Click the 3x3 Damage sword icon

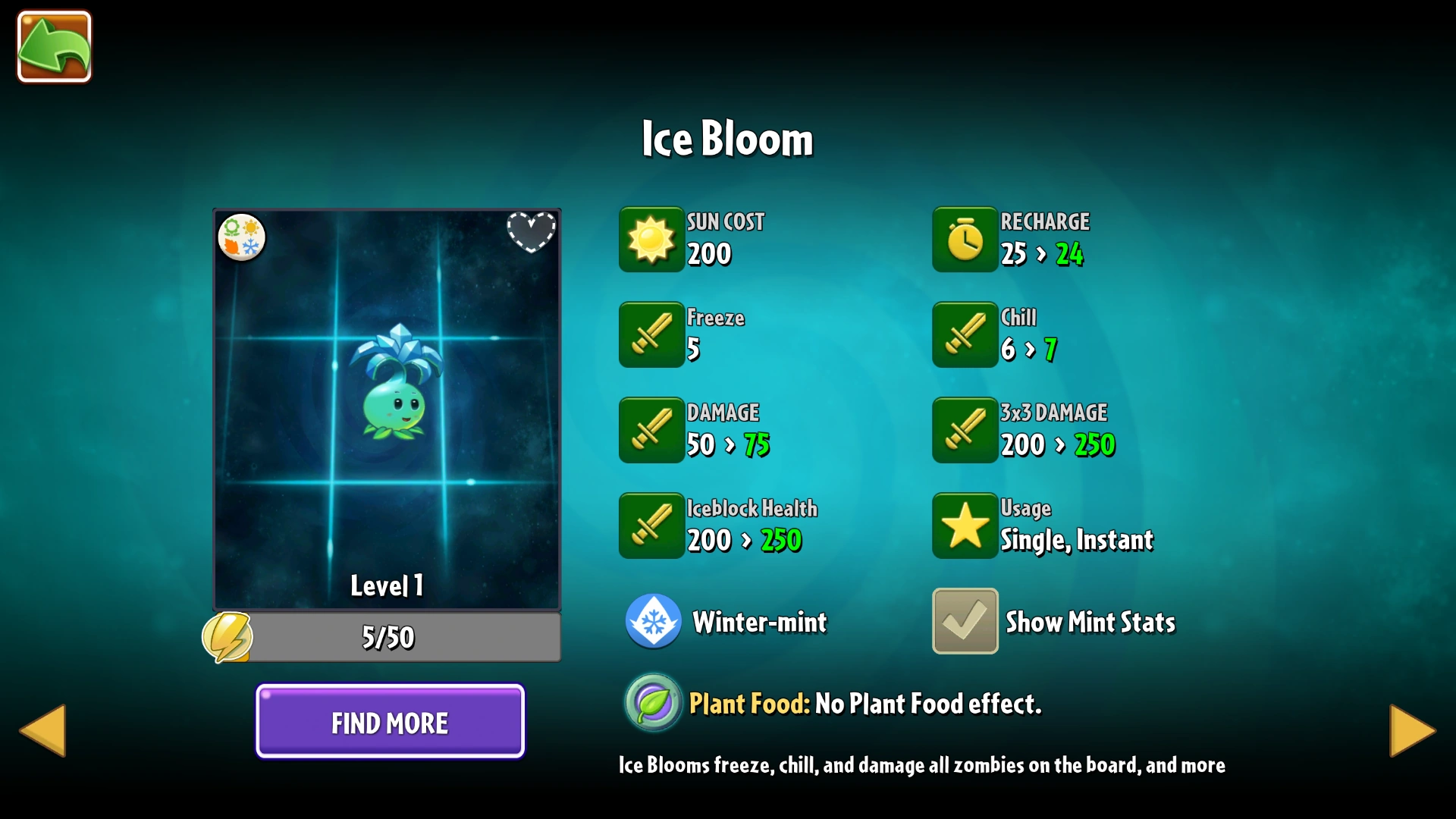pos(965,430)
